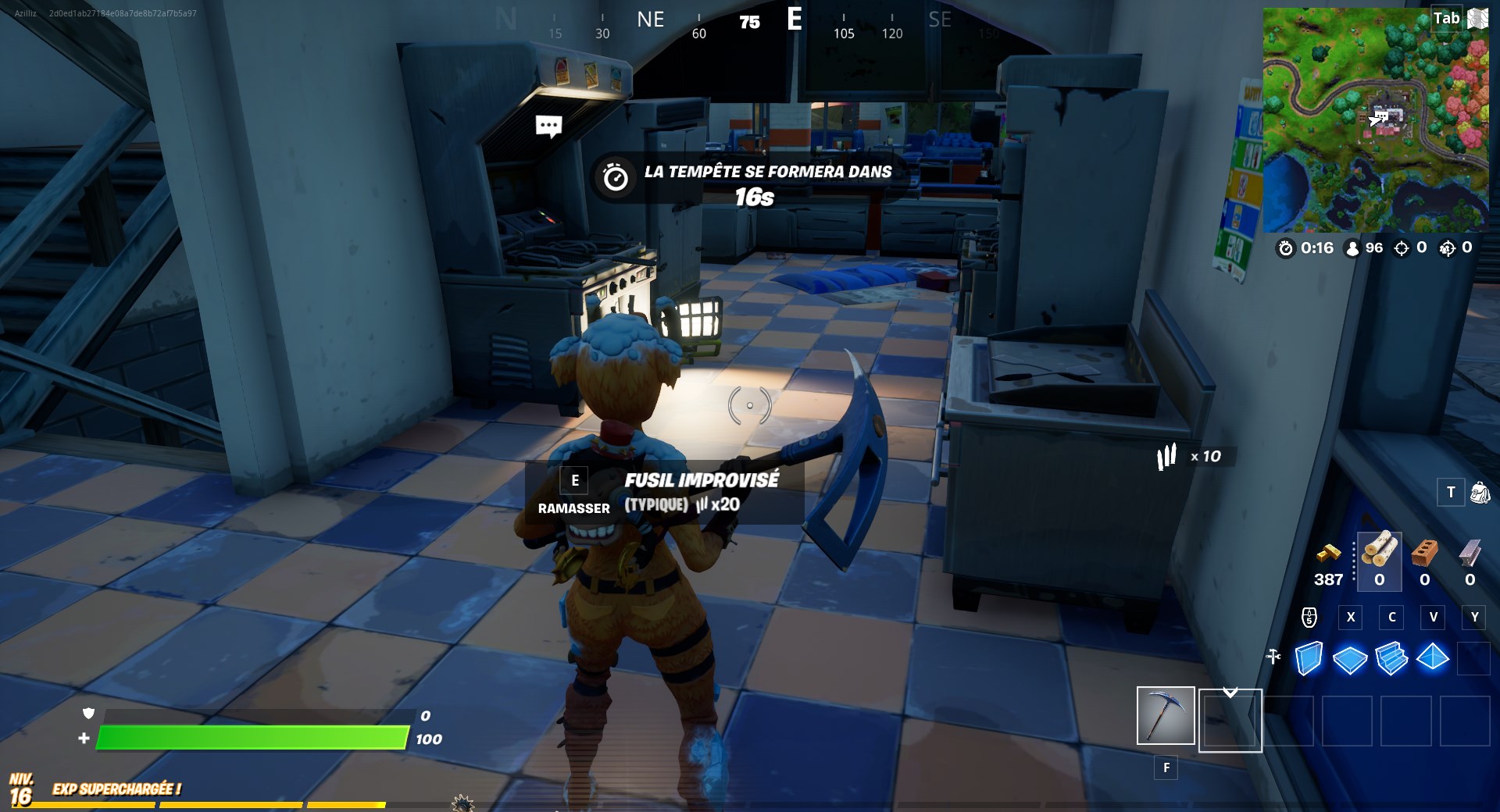Click the chat bubble above the stove
The height and width of the screenshot is (812, 1500).
pos(548,125)
